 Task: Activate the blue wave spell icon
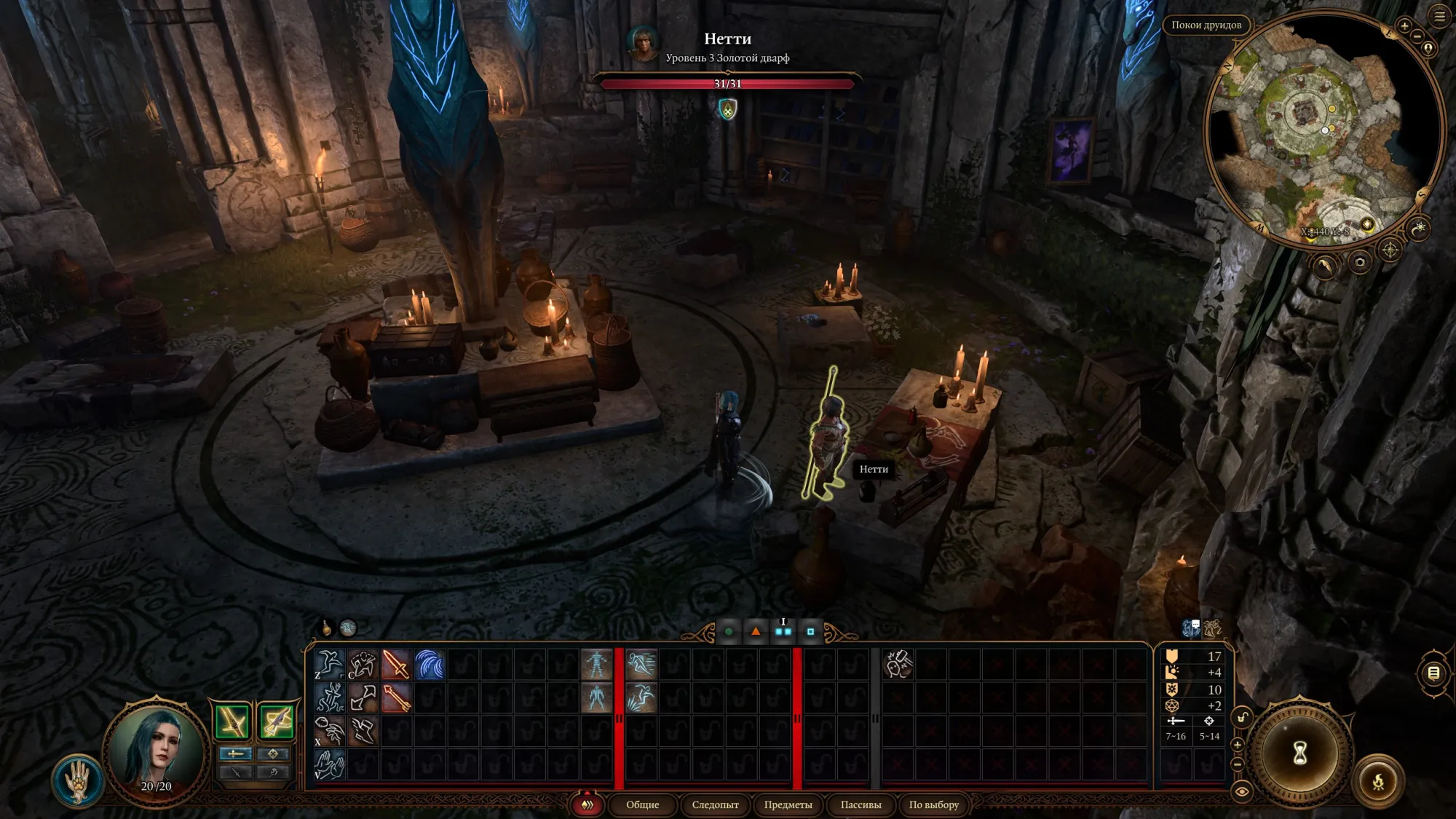(430, 665)
